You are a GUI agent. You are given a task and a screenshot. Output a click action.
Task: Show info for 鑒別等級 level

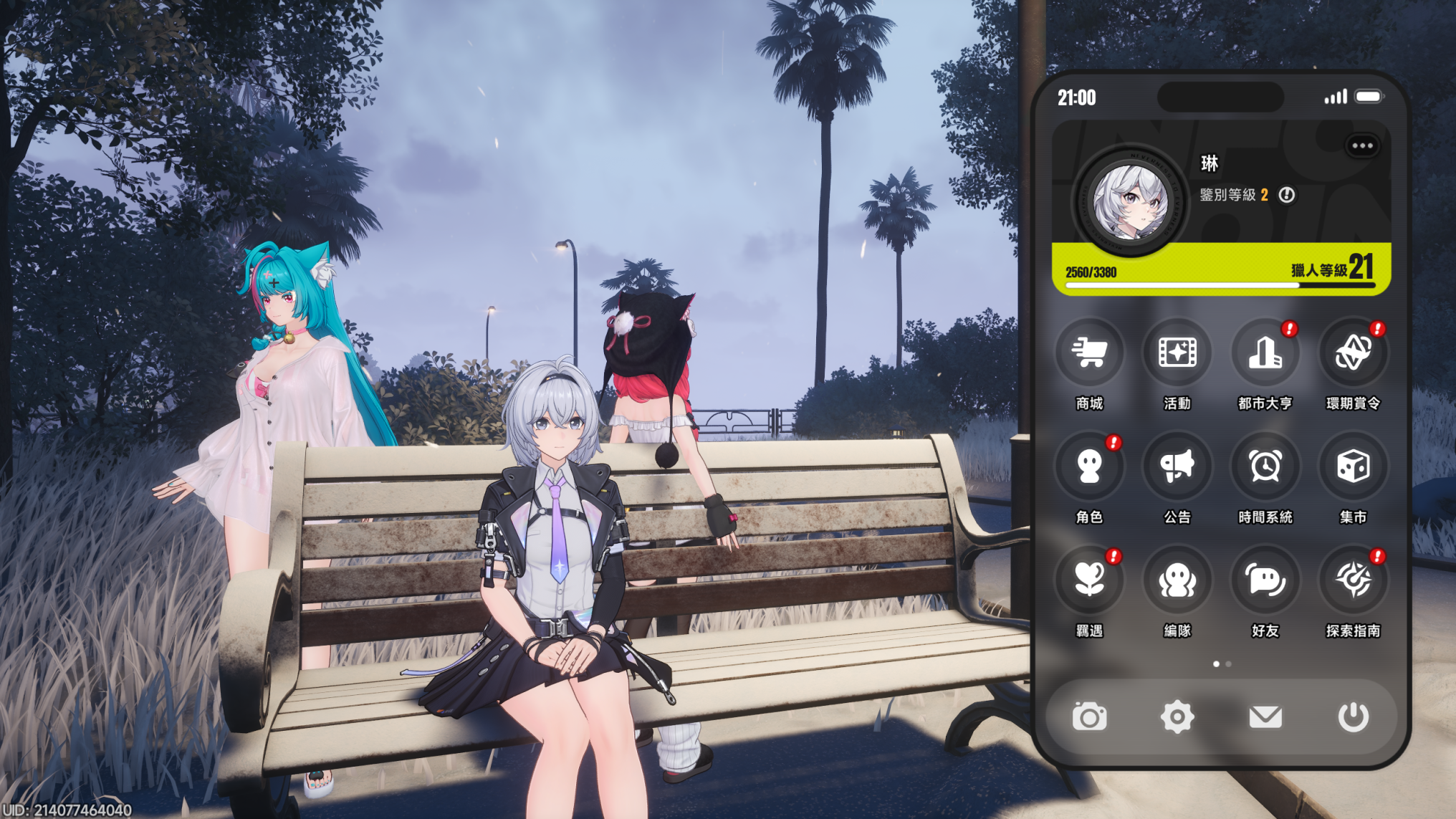(1287, 195)
